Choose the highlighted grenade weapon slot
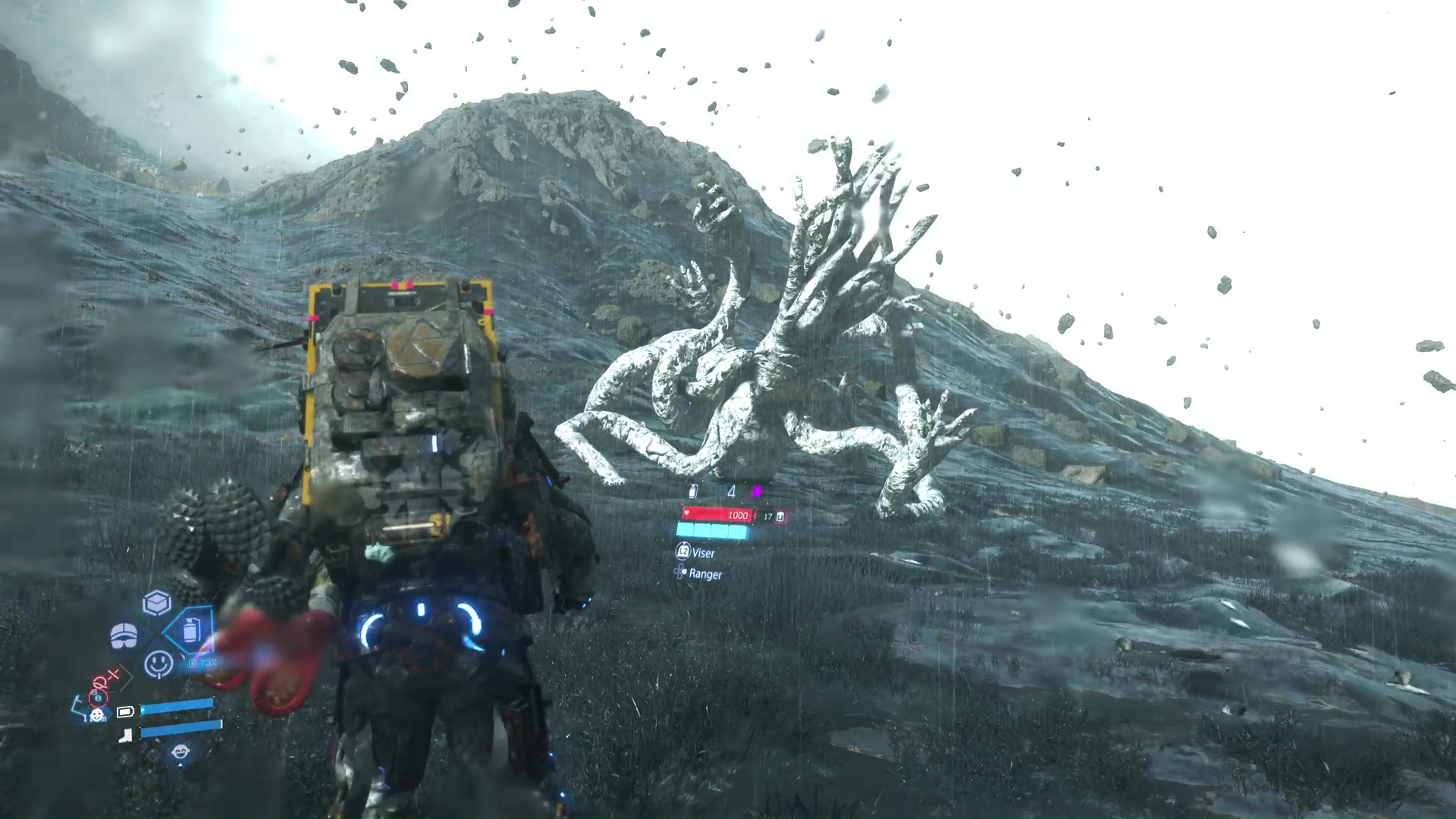The height and width of the screenshot is (819, 1456). point(190,629)
